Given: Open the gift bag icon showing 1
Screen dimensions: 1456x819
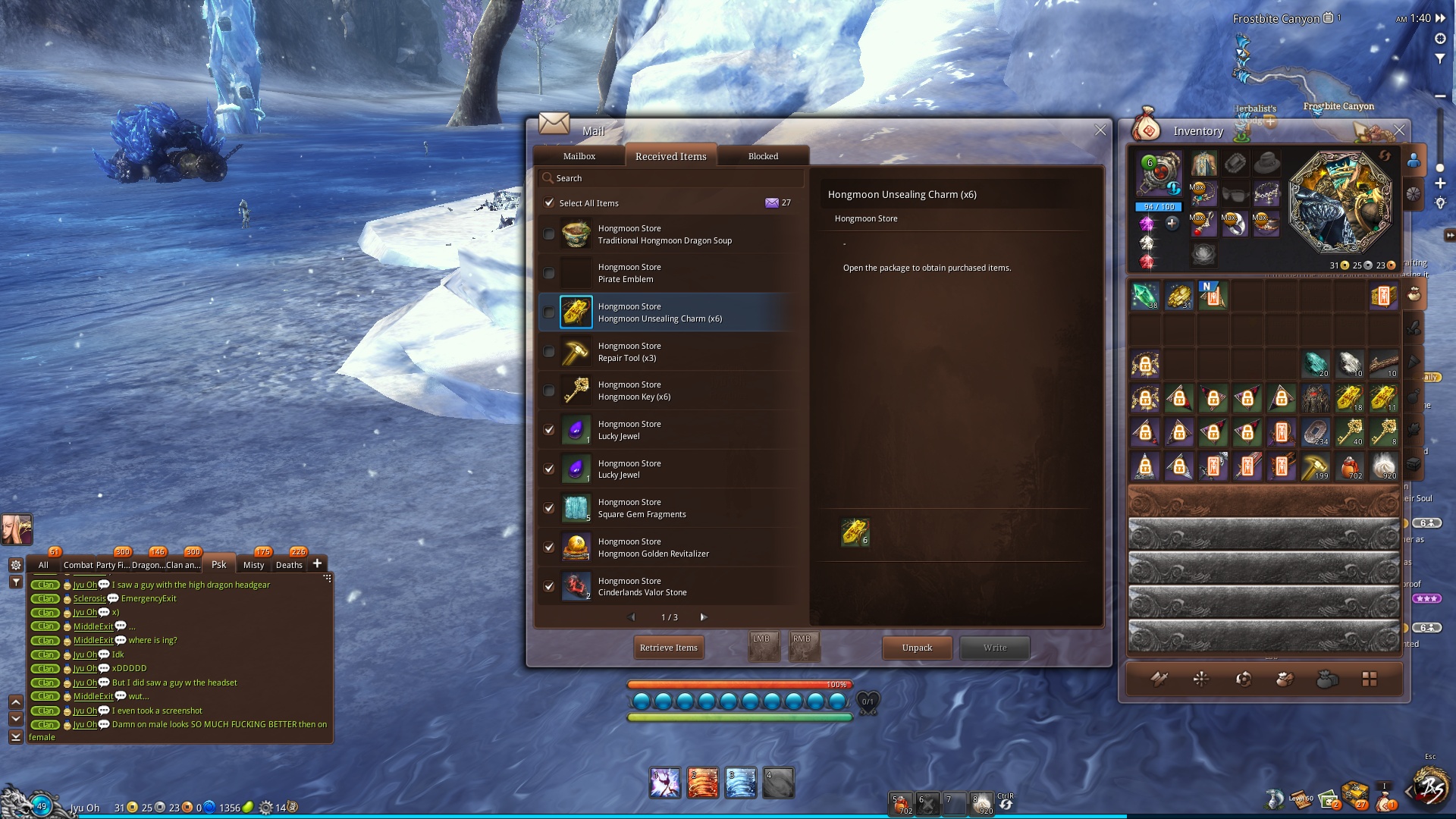Looking at the screenshot, I should coord(1383,802).
